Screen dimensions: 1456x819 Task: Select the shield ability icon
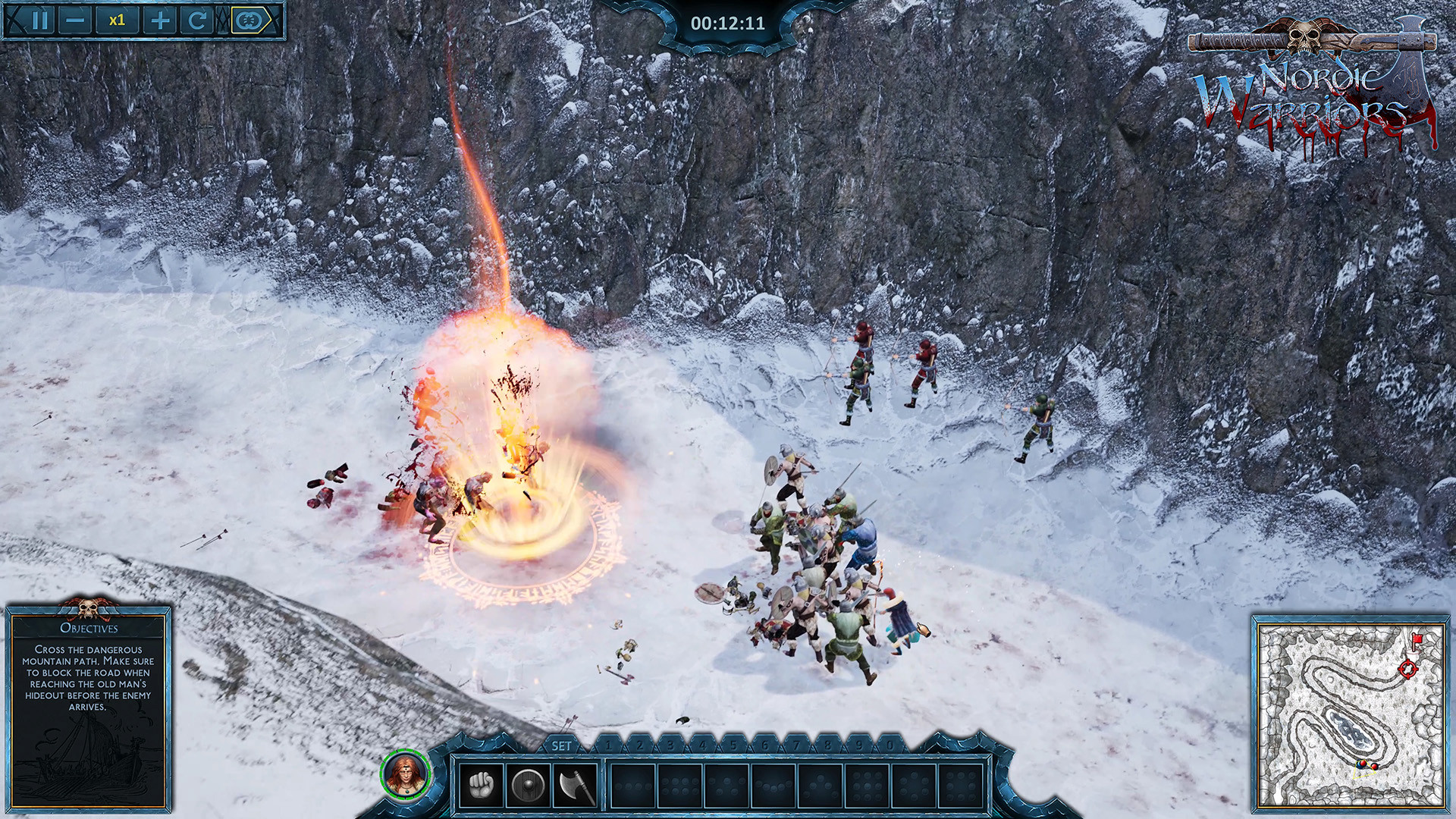click(528, 786)
